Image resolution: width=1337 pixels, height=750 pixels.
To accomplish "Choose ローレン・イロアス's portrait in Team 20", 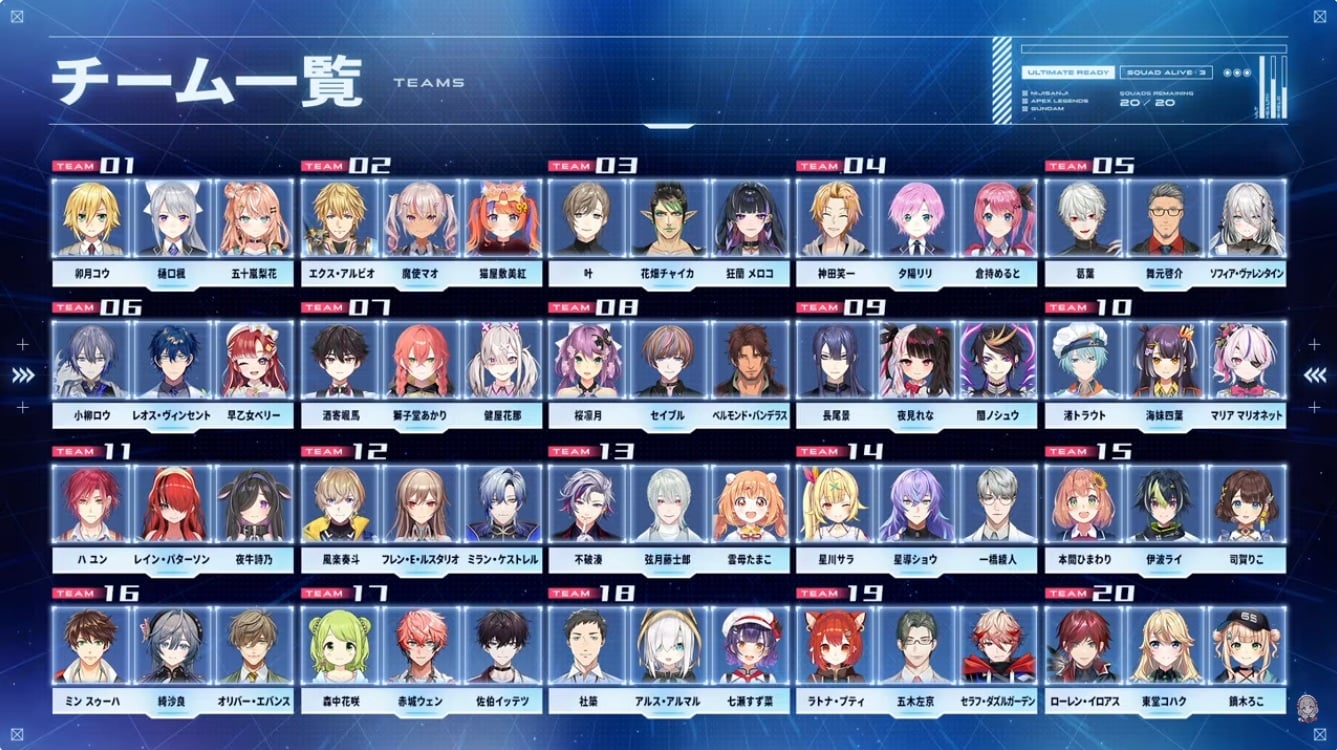I will [x=1083, y=646].
